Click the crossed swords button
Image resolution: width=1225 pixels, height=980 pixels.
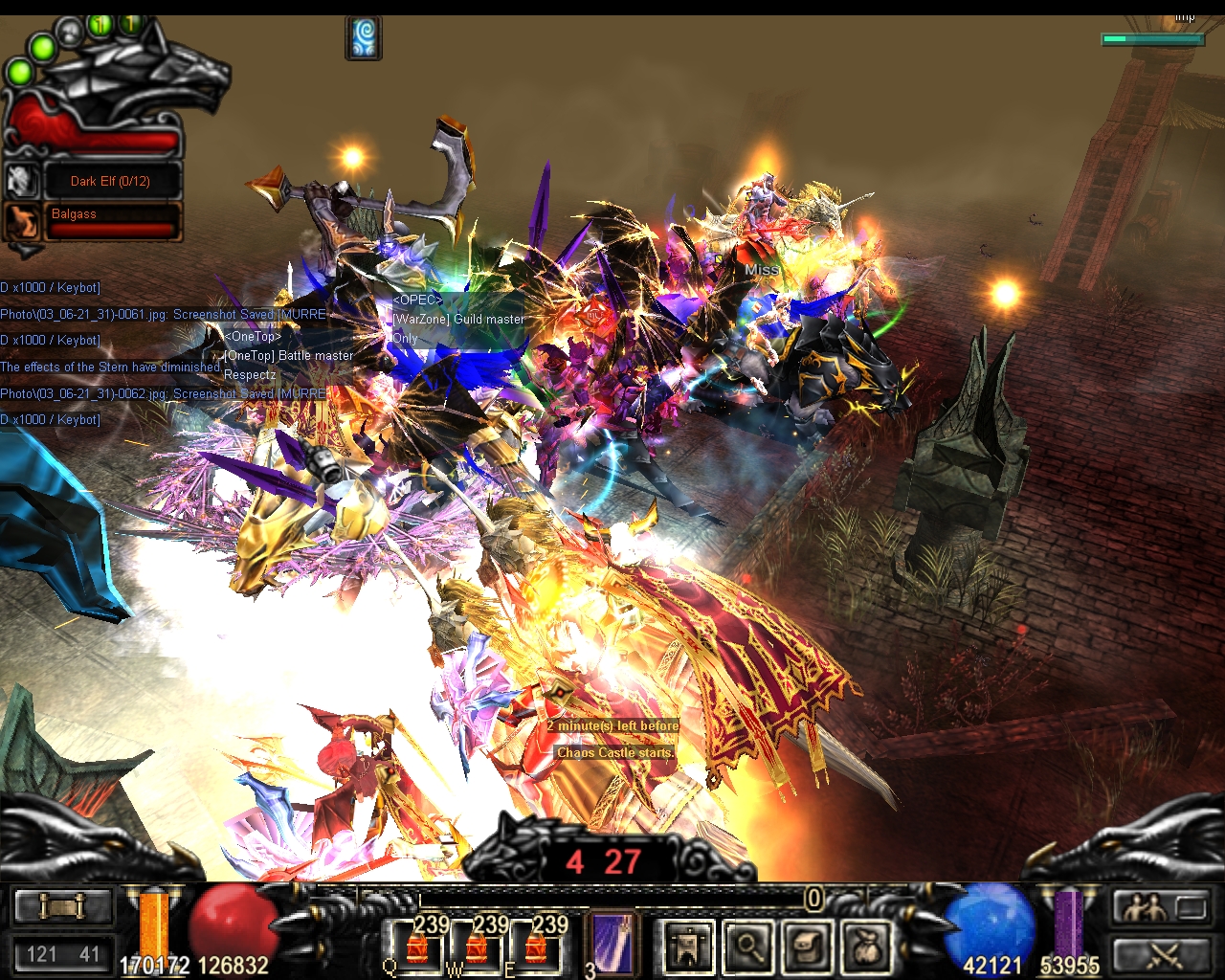pos(1162,953)
